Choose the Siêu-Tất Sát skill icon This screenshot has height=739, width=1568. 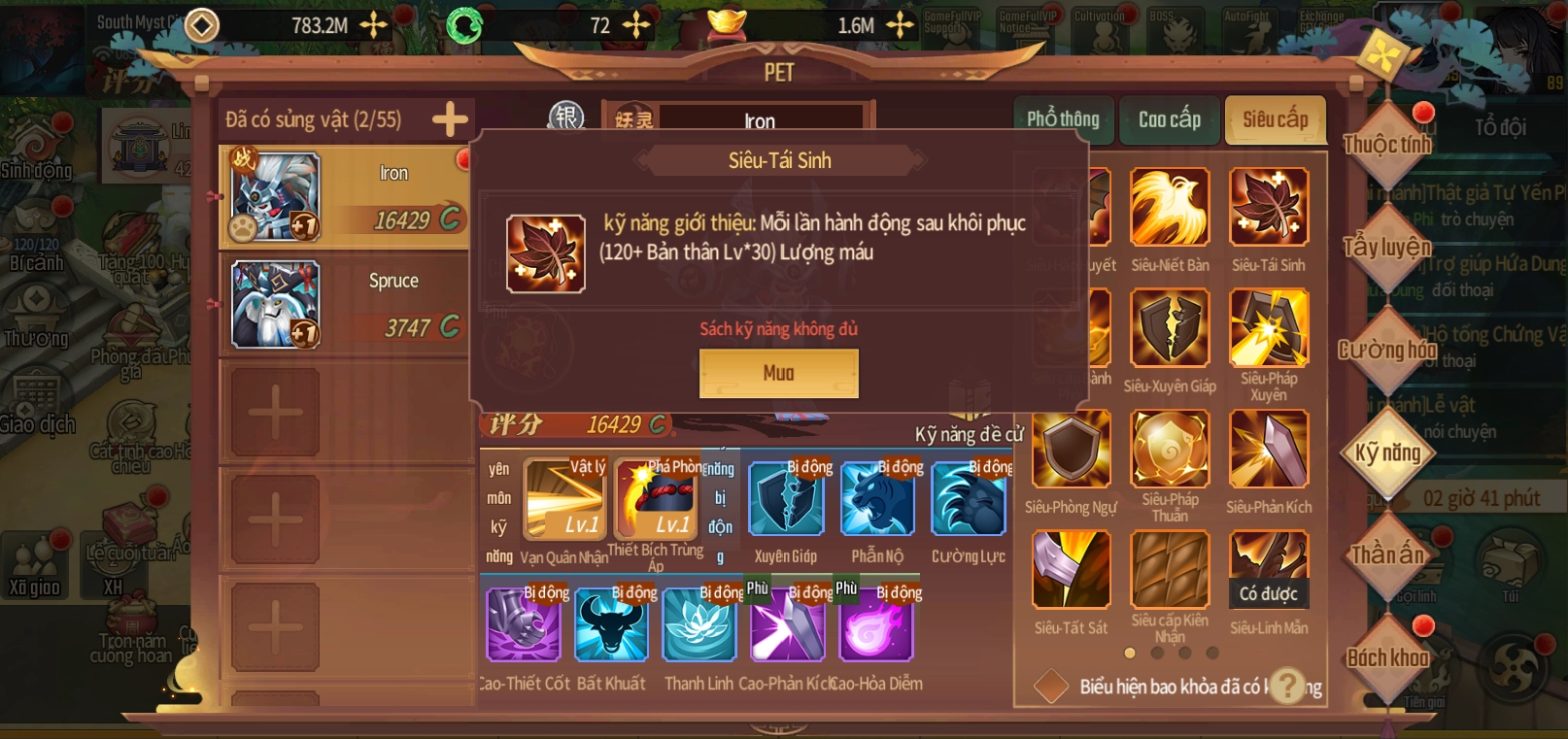point(1071,570)
